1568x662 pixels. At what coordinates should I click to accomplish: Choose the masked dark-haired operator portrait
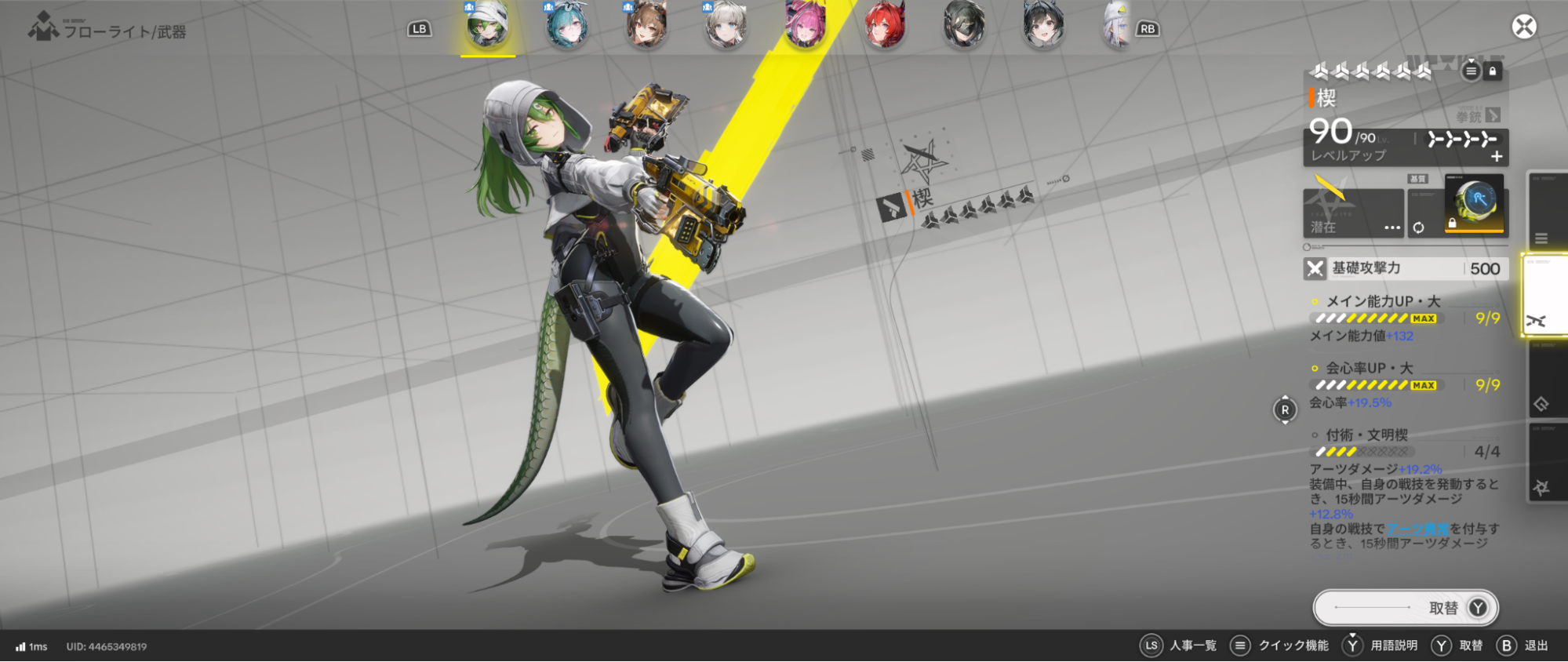pos(964,27)
